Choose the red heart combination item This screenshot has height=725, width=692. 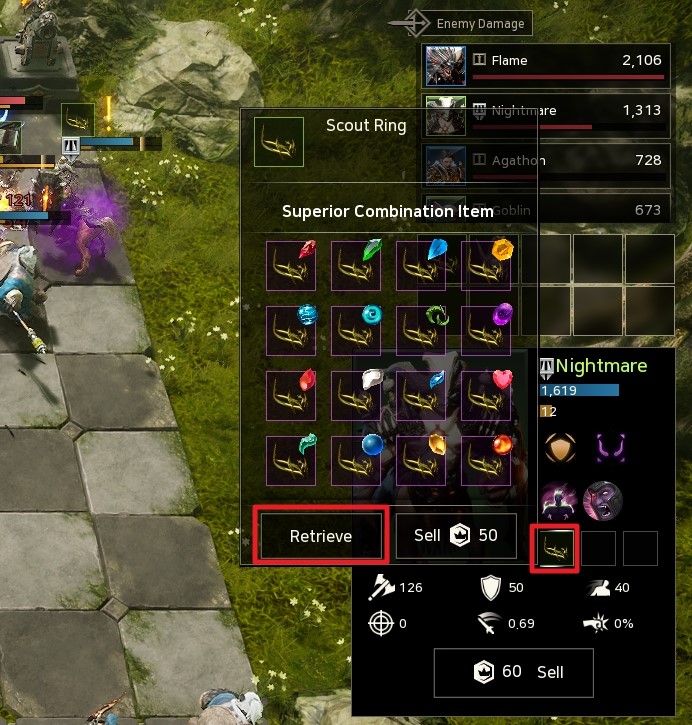tap(486, 394)
